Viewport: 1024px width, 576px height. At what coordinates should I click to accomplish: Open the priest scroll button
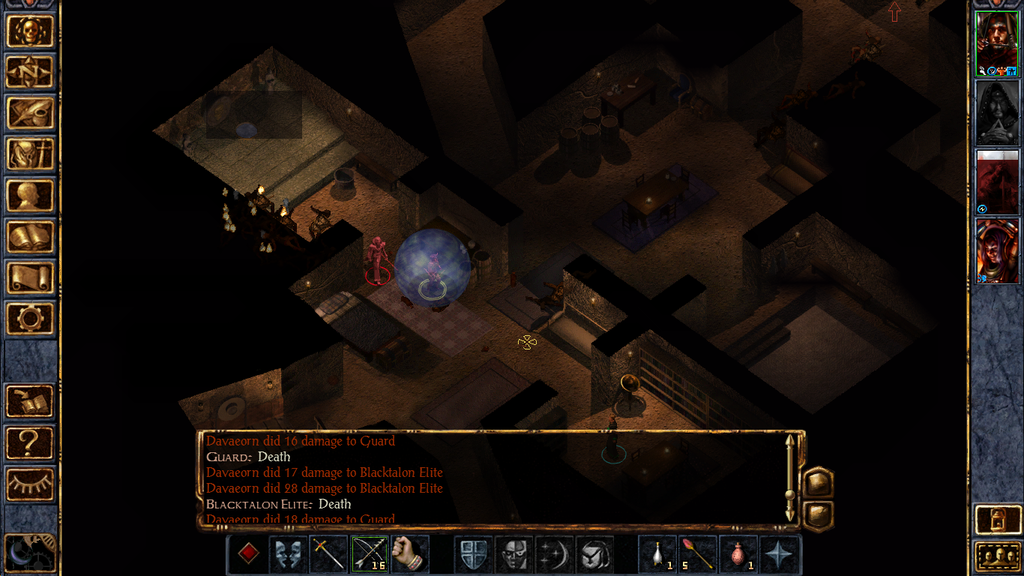coord(30,278)
